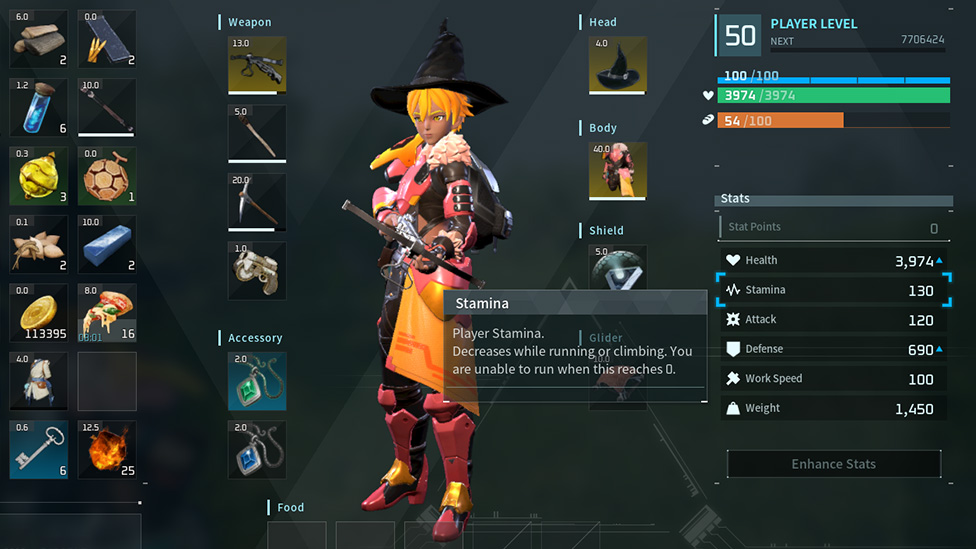Image resolution: width=976 pixels, height=549 pixels.
Task: Choose the Weight stat row
Action: click(832, 408)
